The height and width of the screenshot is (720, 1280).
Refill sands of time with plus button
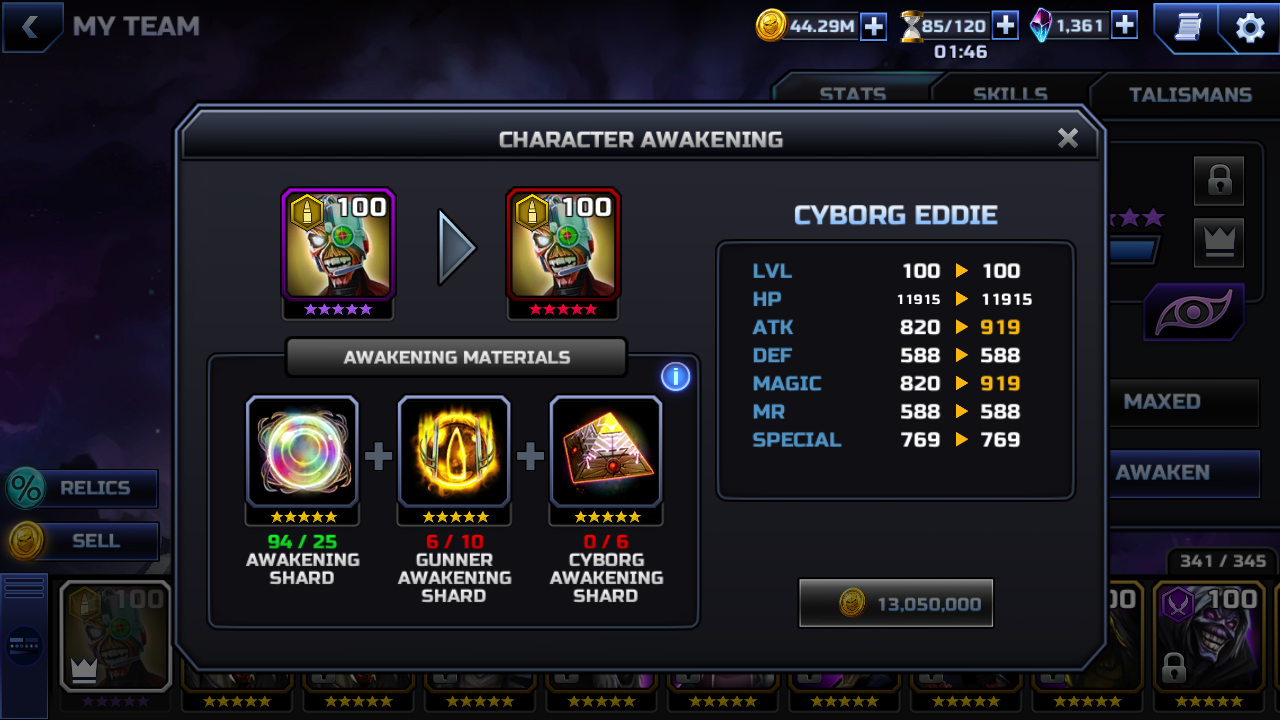click(1005, 26)
